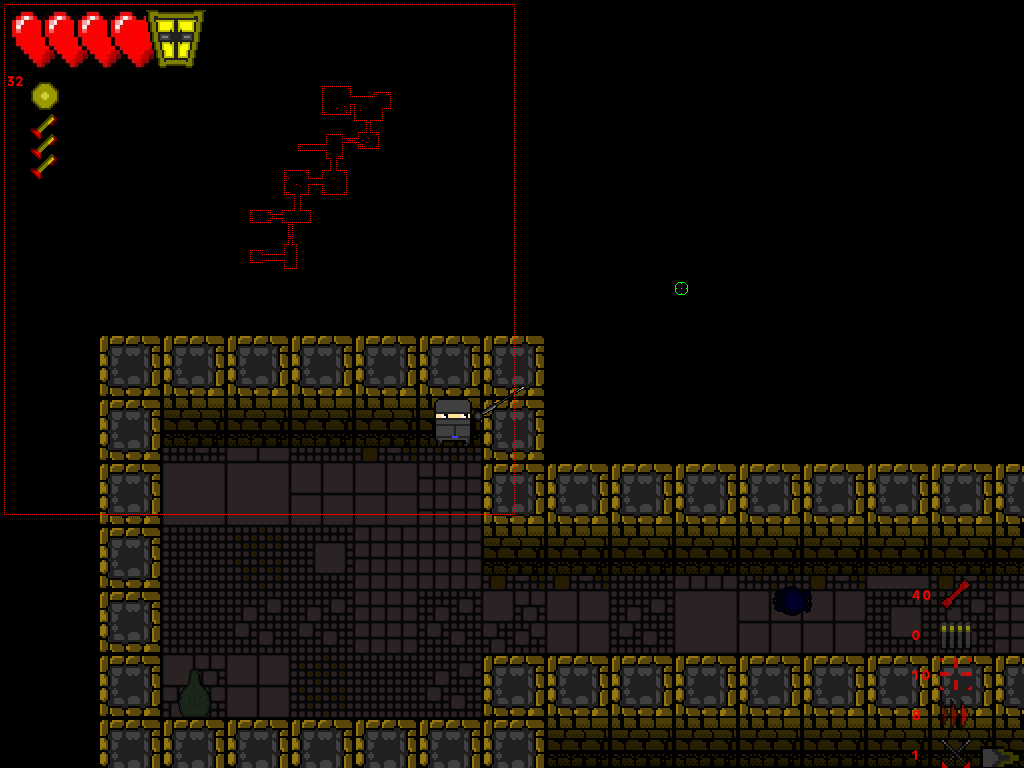Select the yellow armor vest icon
Screen dimensions: 1024x768
(175, 38)
